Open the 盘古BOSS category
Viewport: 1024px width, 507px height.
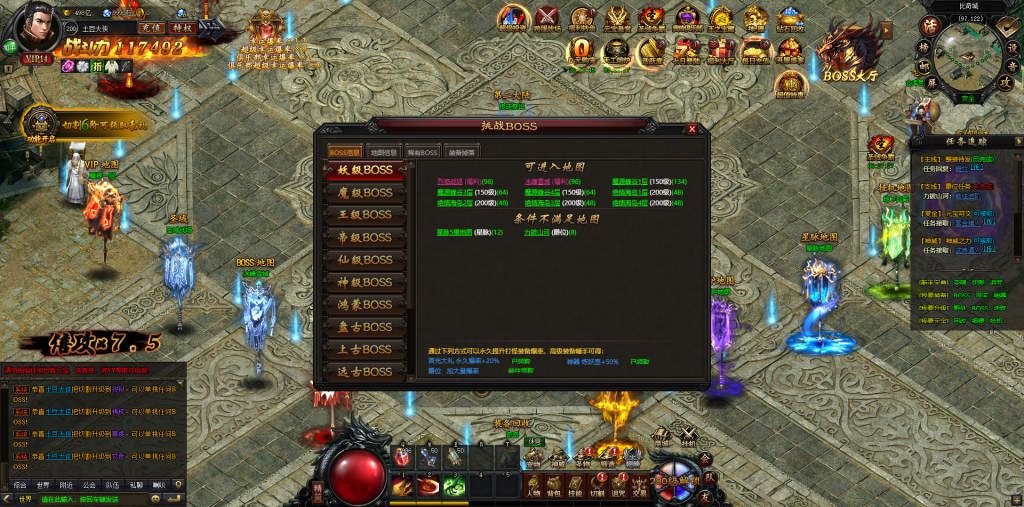[x=364, y=327]
